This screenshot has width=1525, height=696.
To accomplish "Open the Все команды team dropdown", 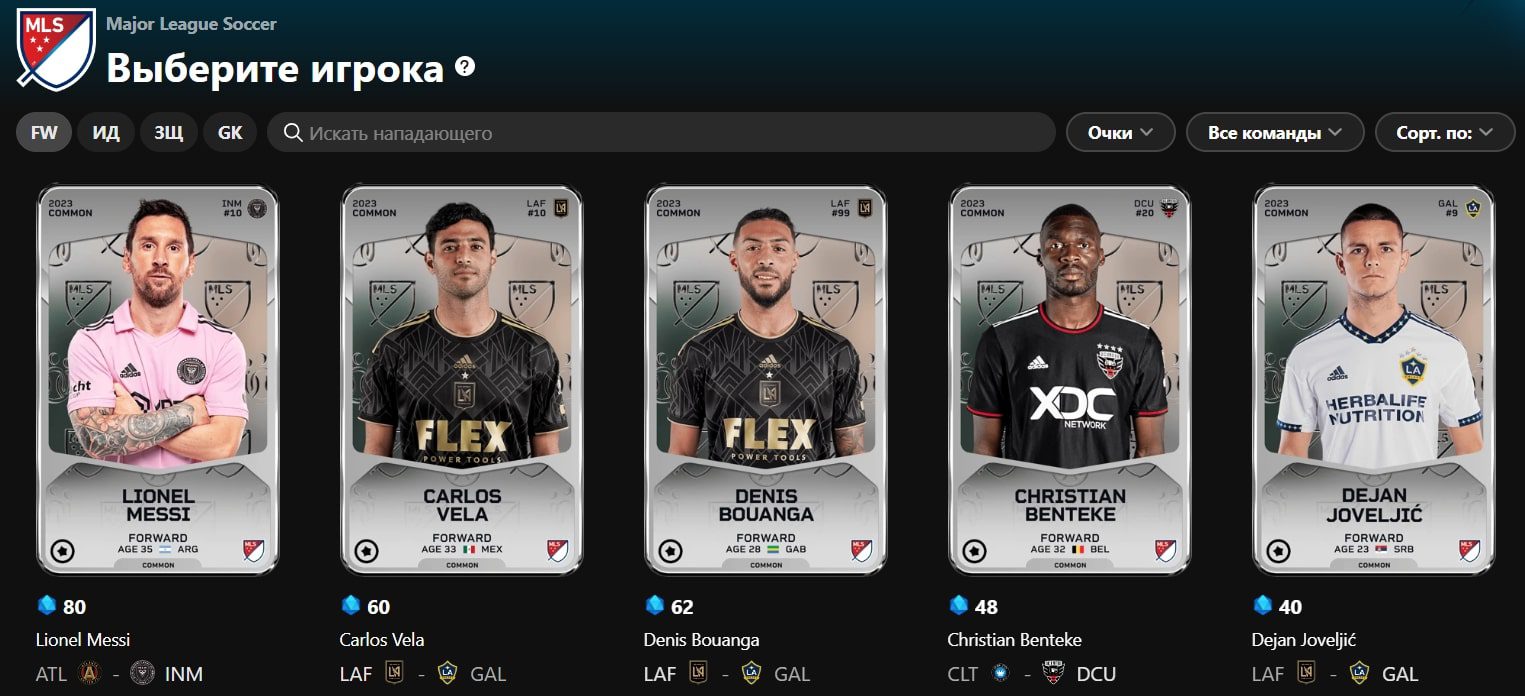I will click(1275, 133).
